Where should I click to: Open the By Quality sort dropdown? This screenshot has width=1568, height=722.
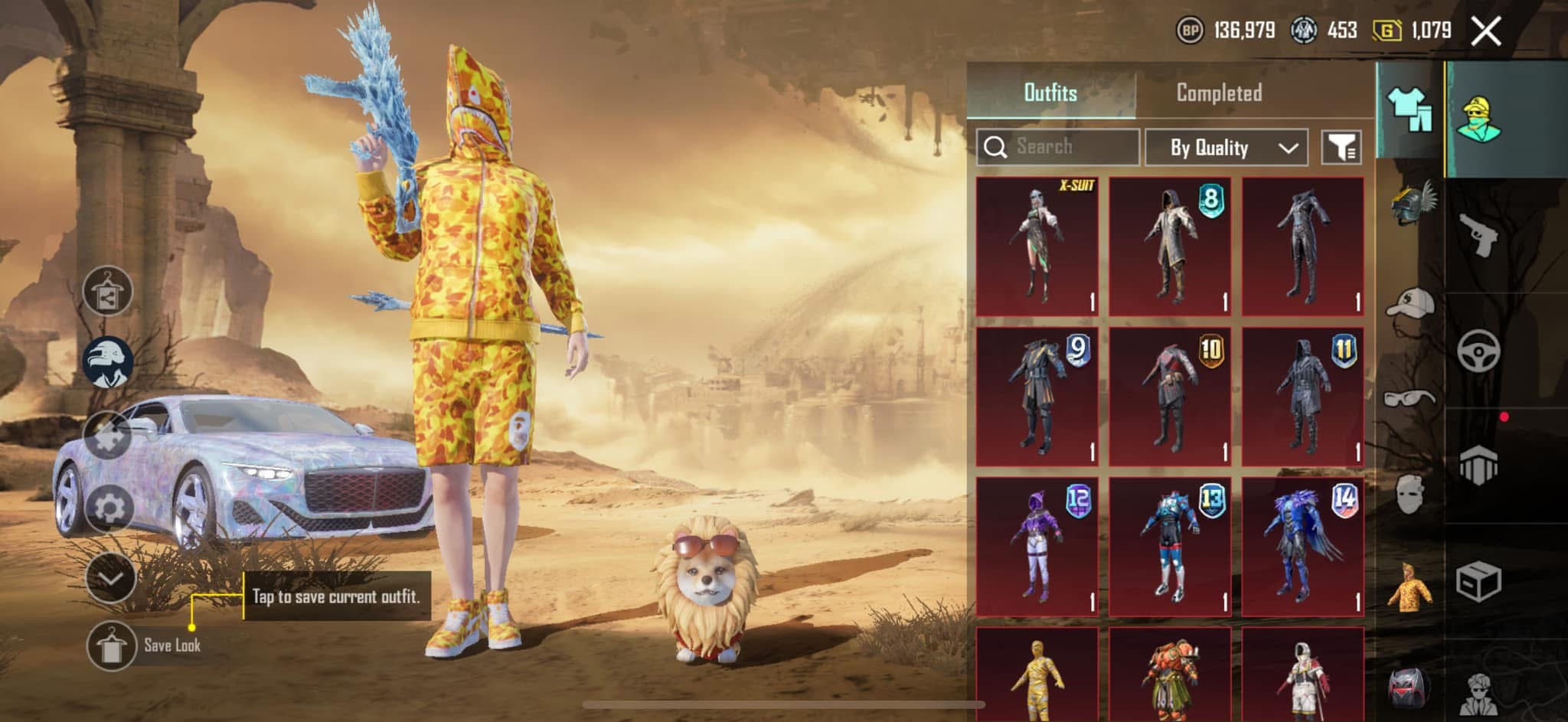[x=1227, y=147]
